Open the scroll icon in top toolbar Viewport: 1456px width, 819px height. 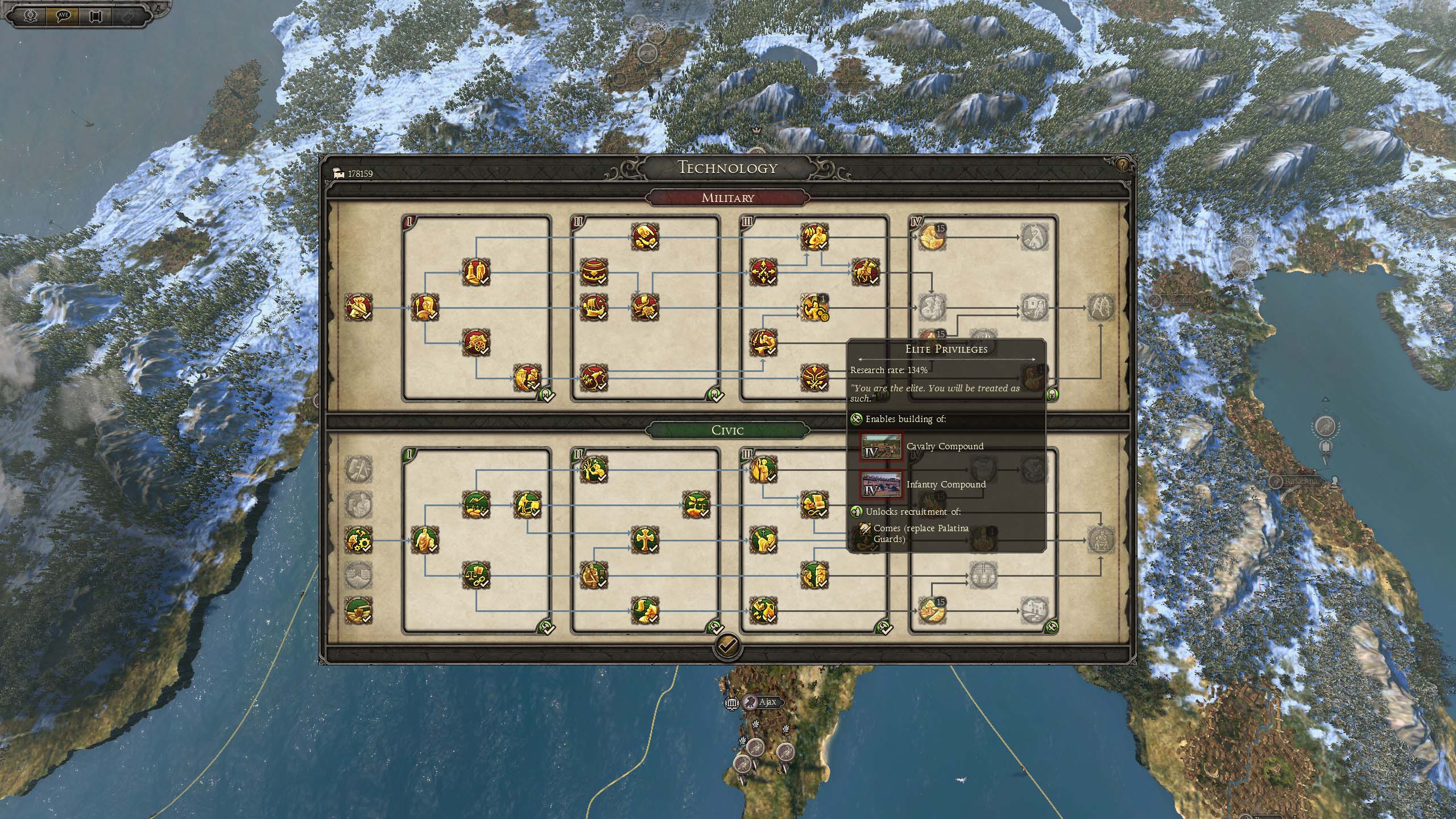(96, 15)
